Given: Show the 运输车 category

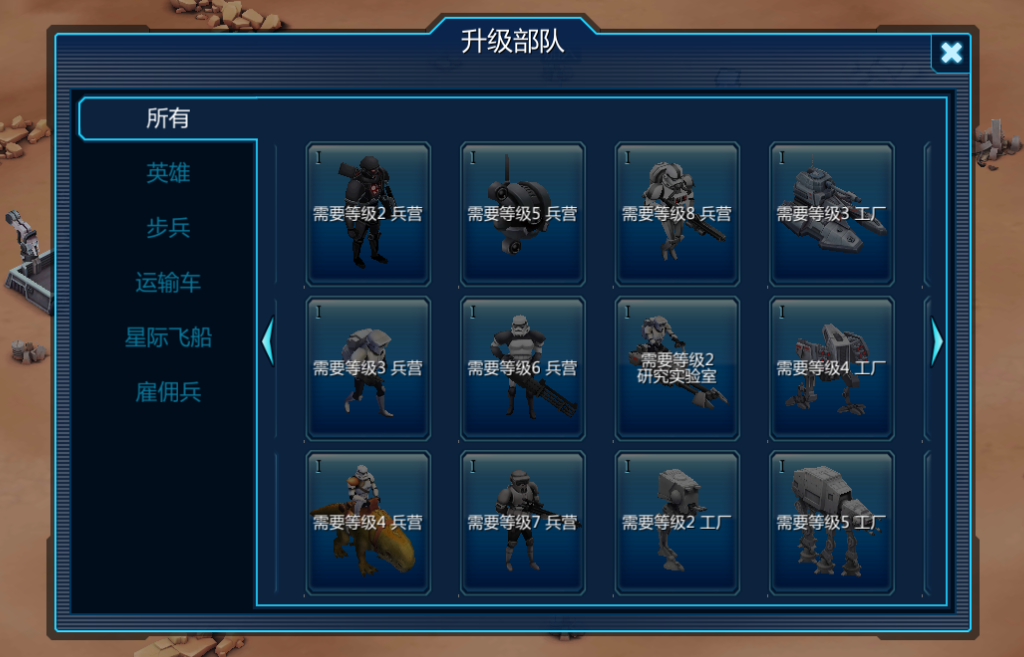Looking at the screenshot, I should click(168, 283).
